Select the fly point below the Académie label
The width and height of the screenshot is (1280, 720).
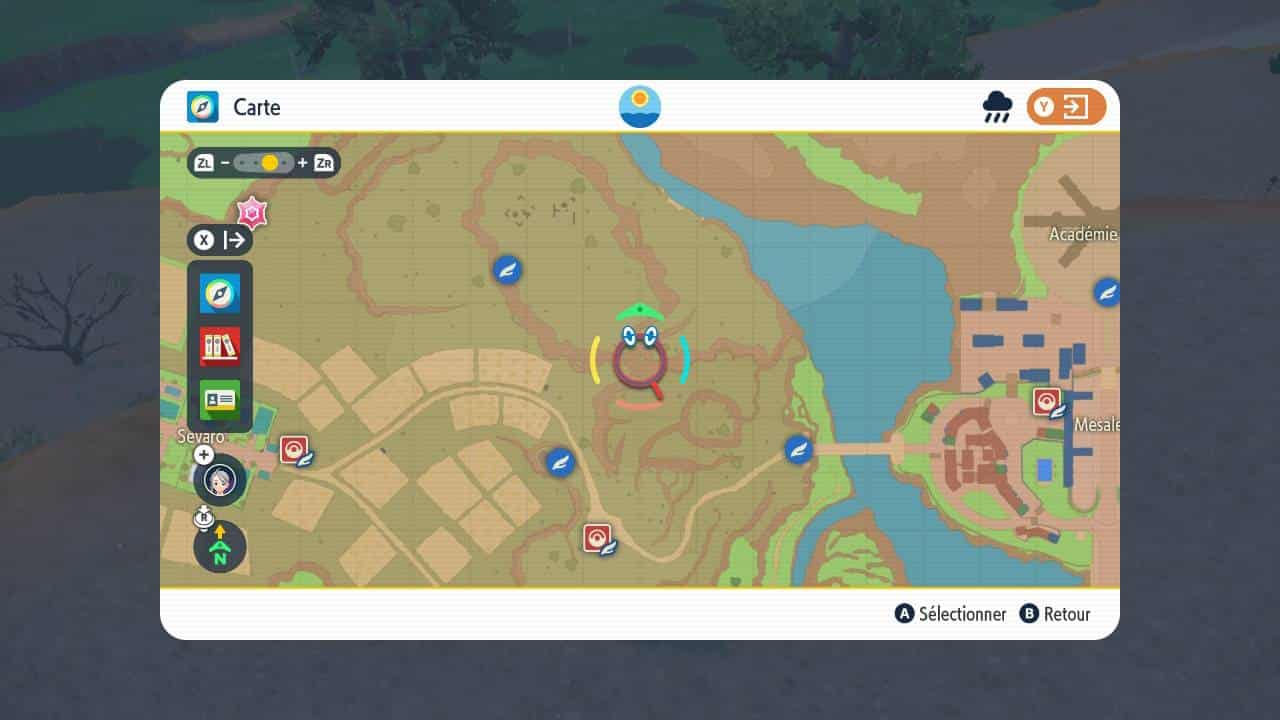point(1106,292)
